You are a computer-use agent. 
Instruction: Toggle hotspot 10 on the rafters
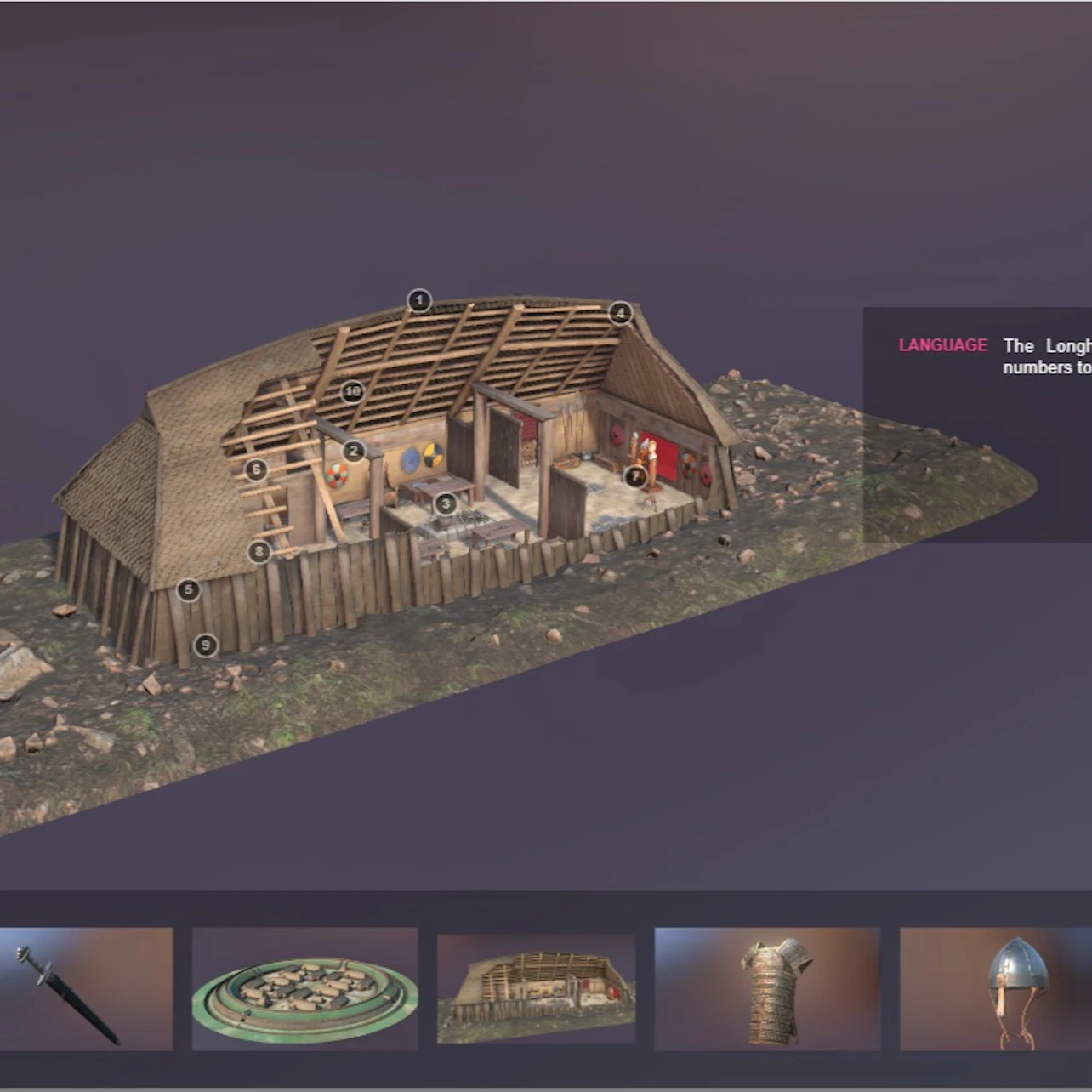(351, 392)
